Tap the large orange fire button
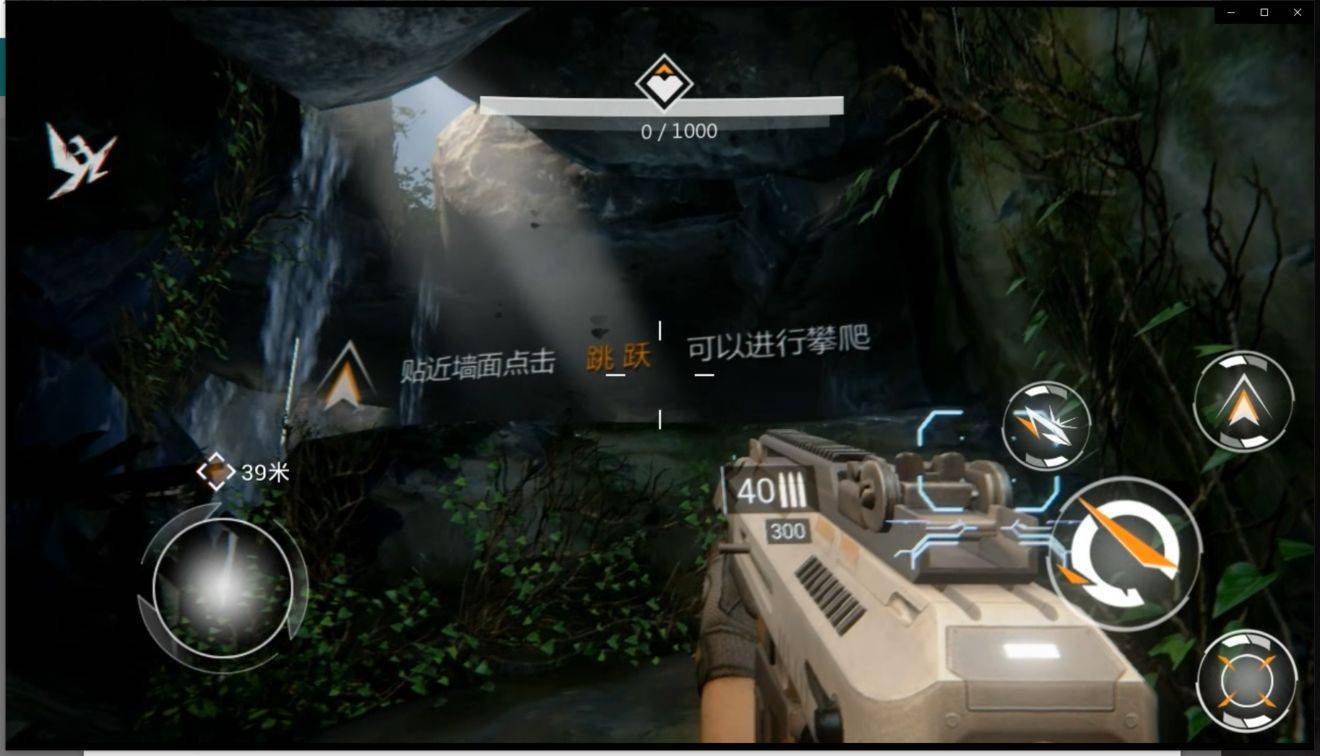1320x756 pixels. coord(1125,553)
